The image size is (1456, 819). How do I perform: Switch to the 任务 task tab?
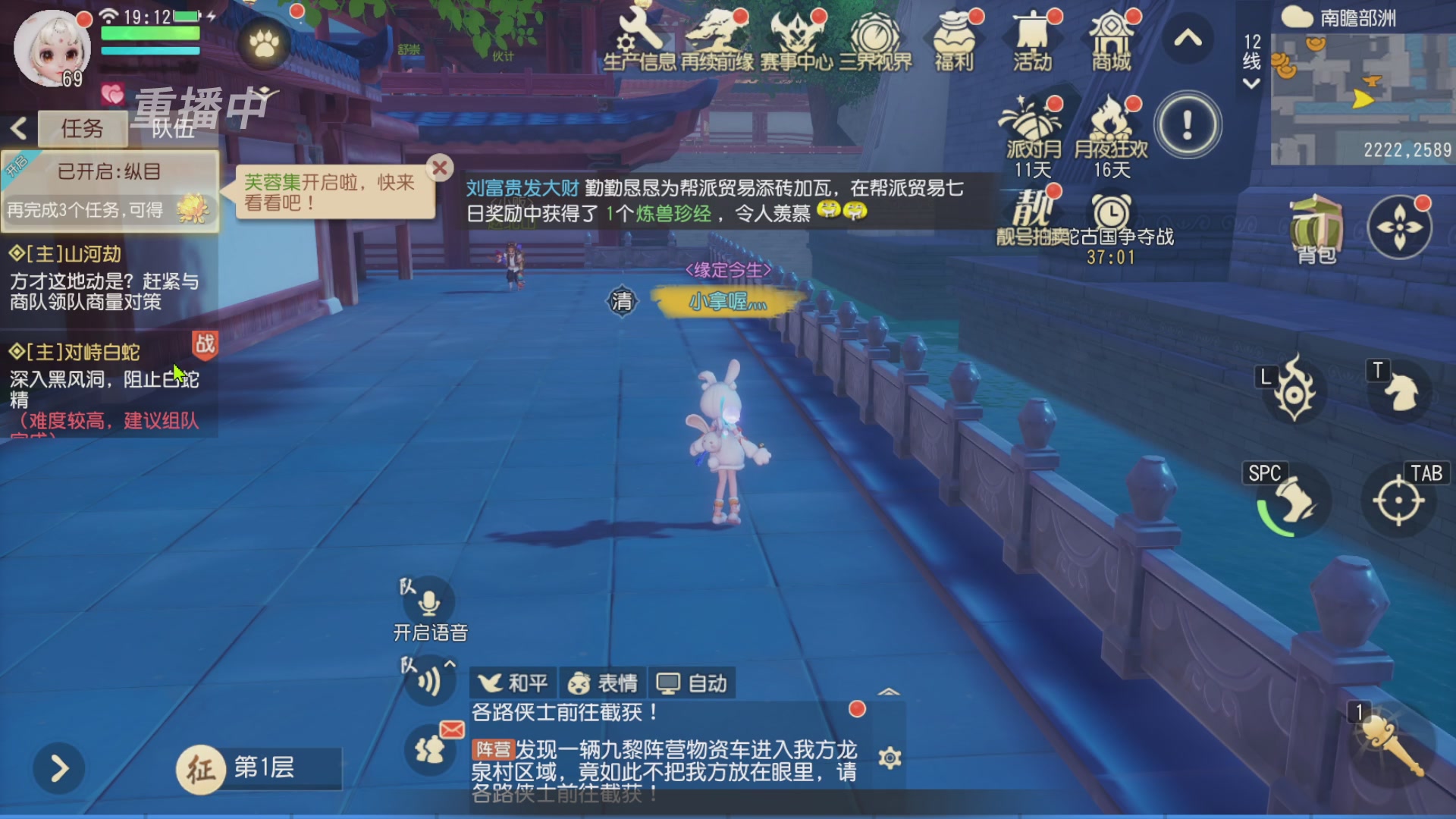coord(83,127)
